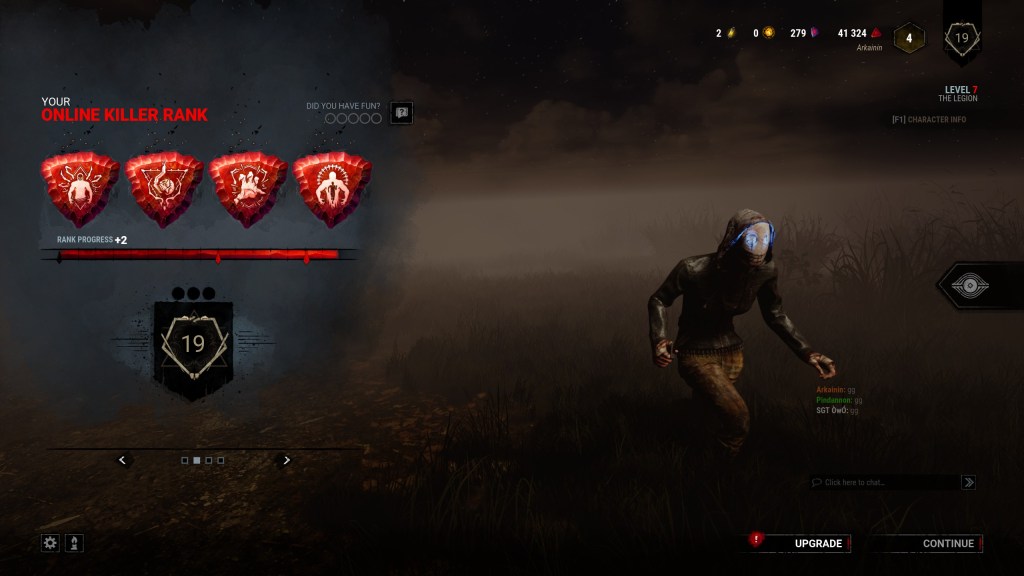Select the Auric Cells gold currency icon

768,33
